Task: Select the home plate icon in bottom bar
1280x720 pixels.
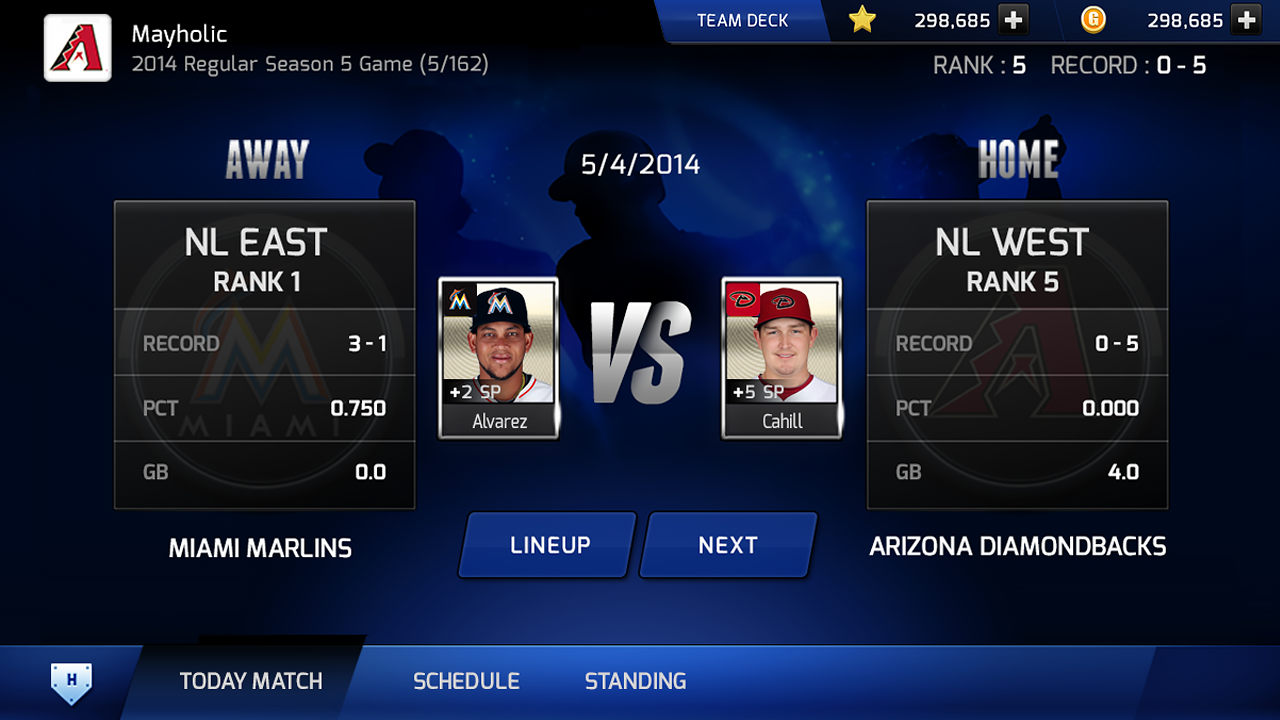Action: tap(68, 681)
